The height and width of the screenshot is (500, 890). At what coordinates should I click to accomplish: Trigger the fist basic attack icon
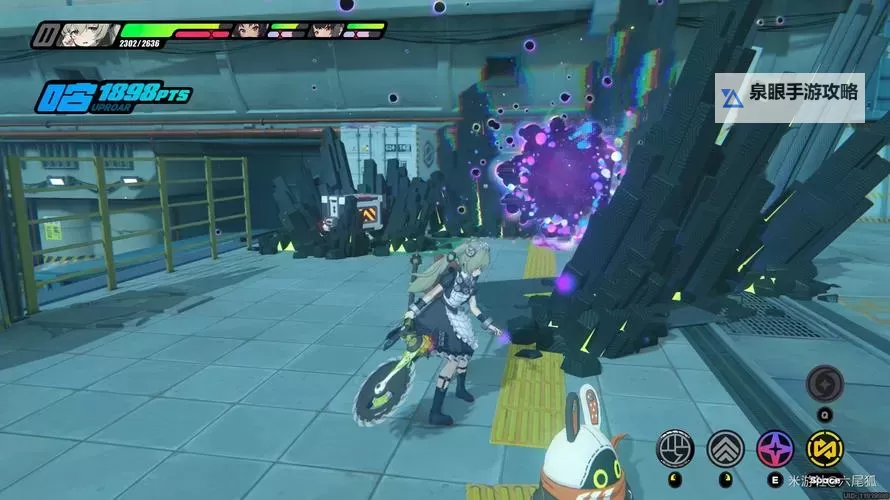tap(674, 449)
